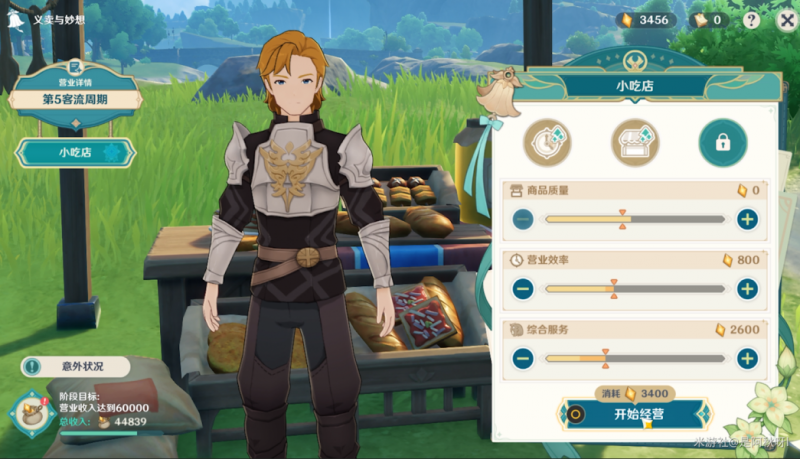
Task: Increase 商品质量 with its plus button
Action: click(746, 220)
